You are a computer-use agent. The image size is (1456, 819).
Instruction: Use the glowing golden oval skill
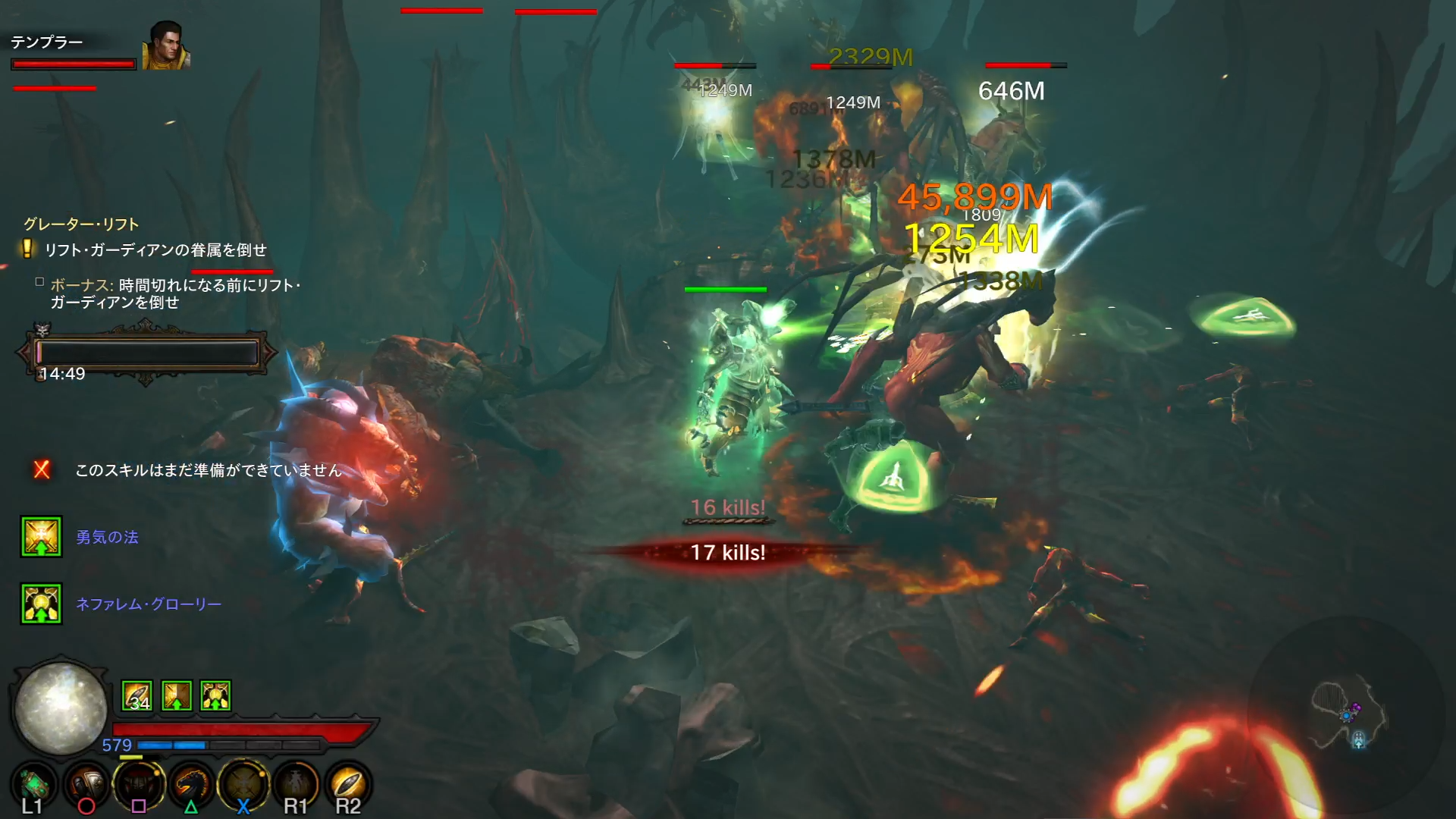pos(348,784)
